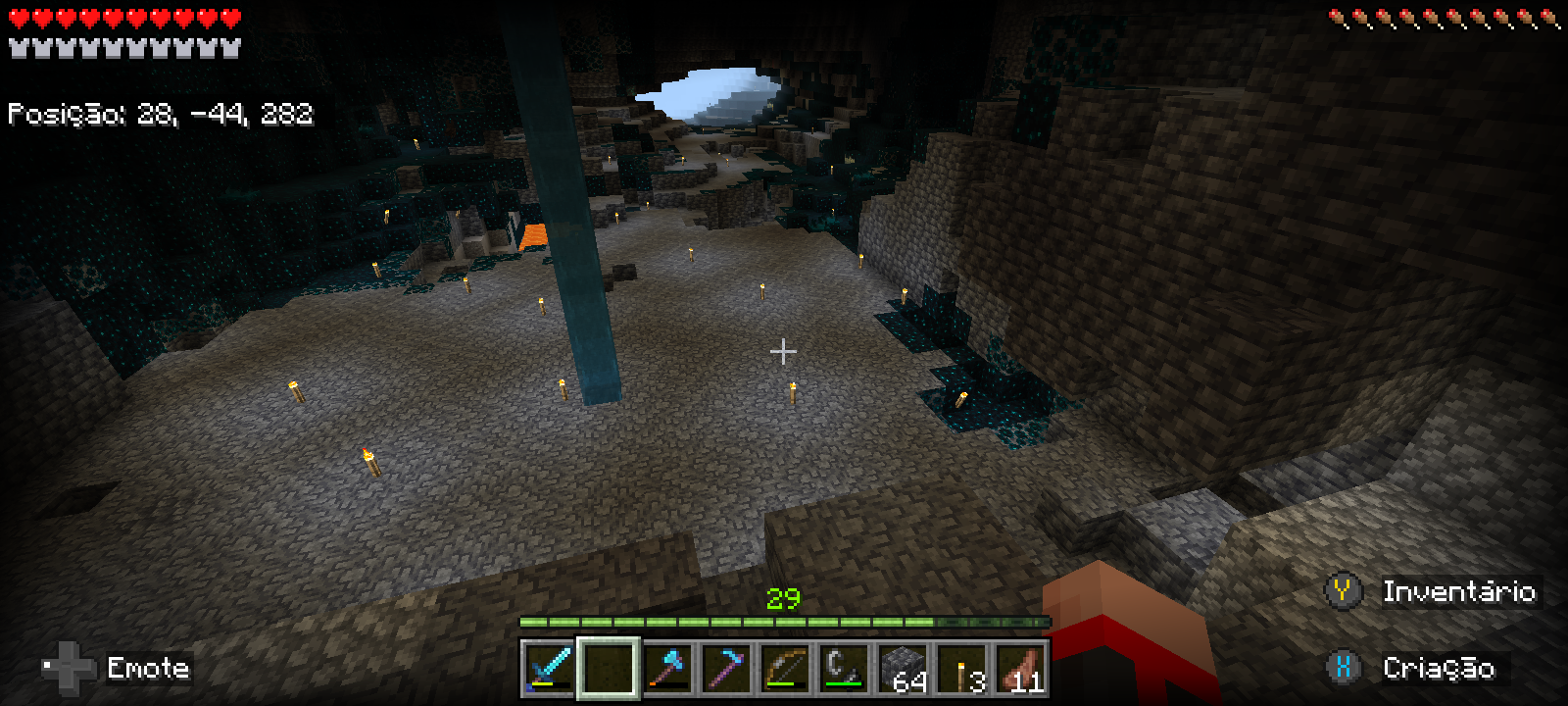
Task: Choose the diamond axe in the hotbar
Action: pos(667,669)
